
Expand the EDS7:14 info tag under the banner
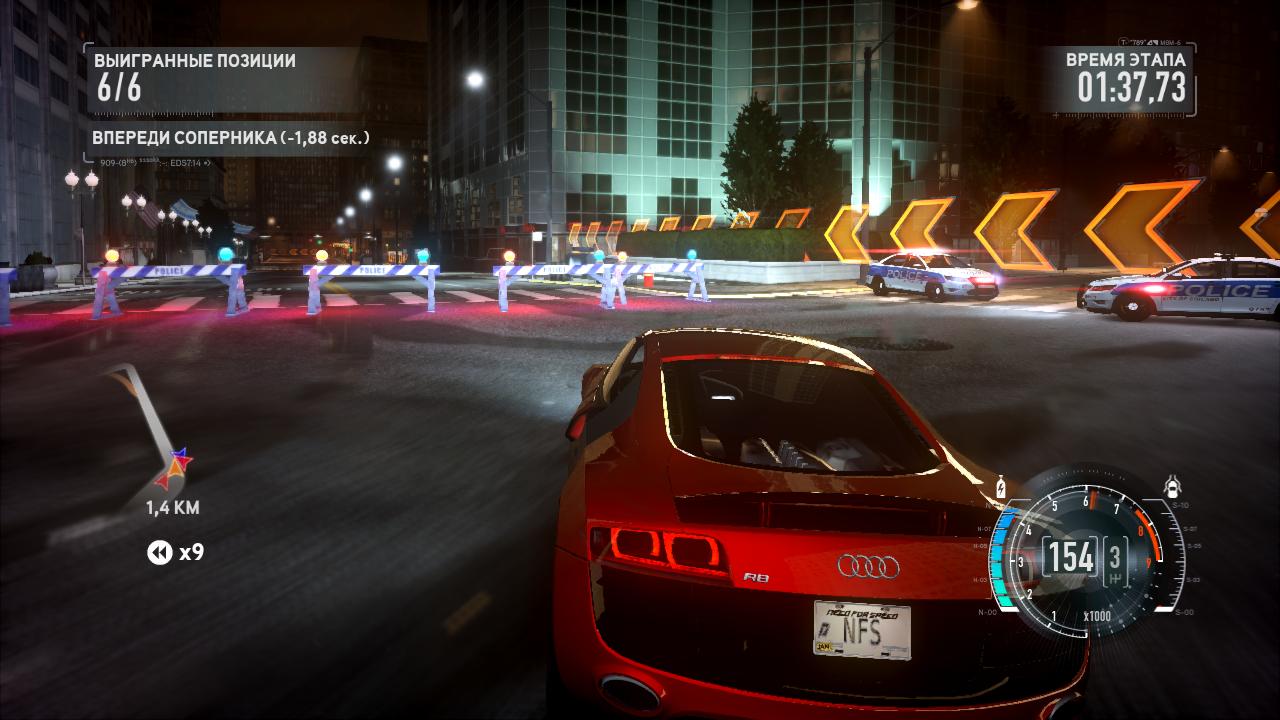(x=185, y=162)
